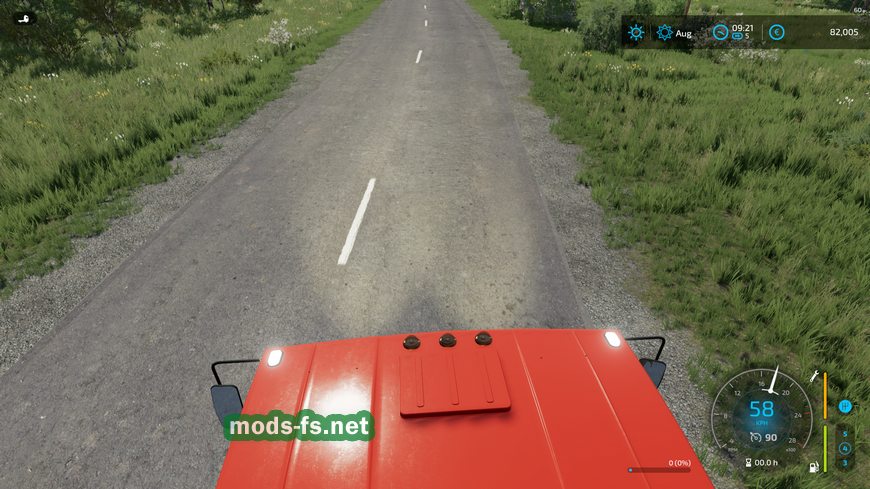
Task: Open the season calendar icon beside Aug
Action: [x=665, y=33]
